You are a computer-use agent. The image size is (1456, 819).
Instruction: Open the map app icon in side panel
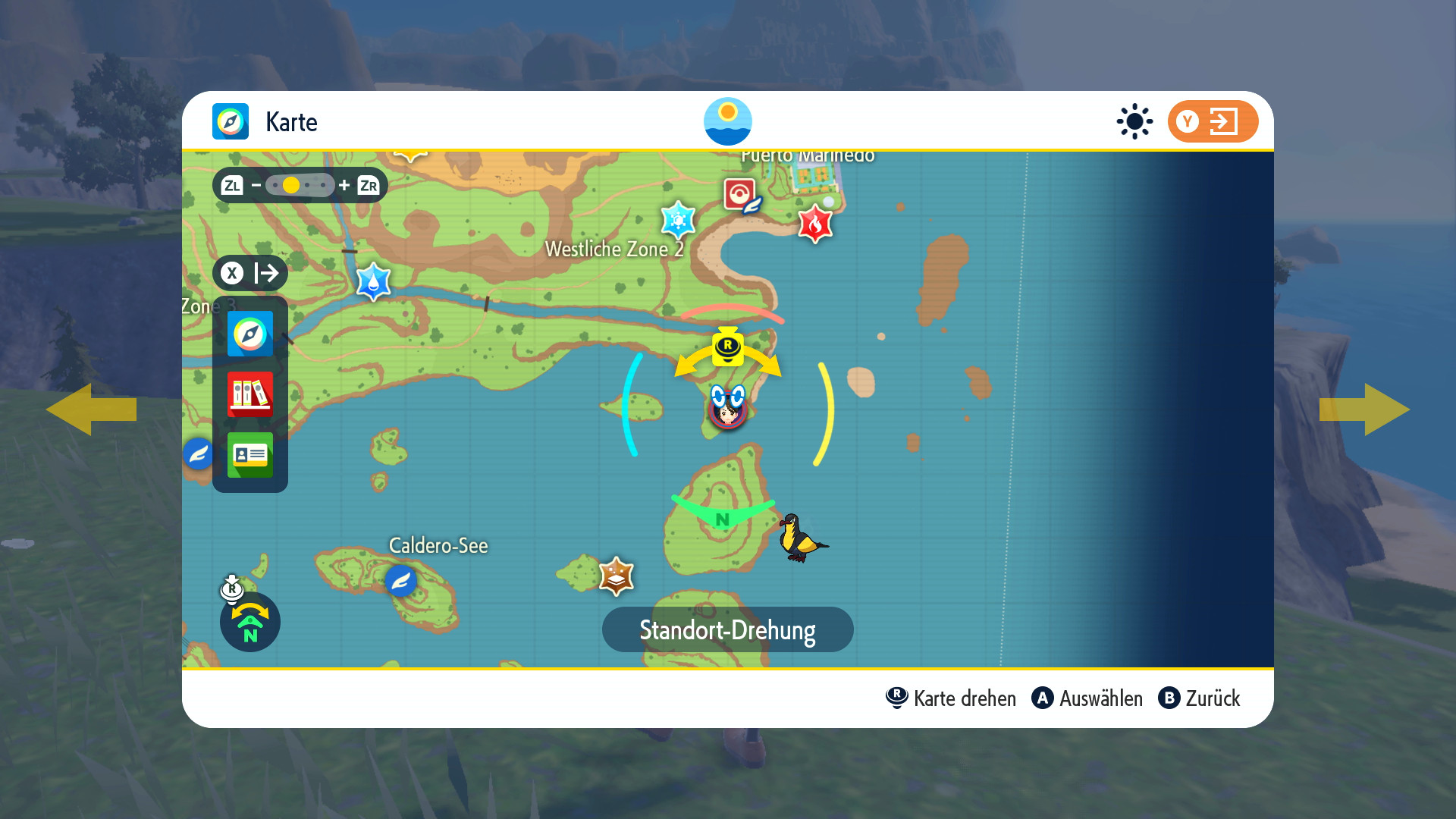coord(249,334)
